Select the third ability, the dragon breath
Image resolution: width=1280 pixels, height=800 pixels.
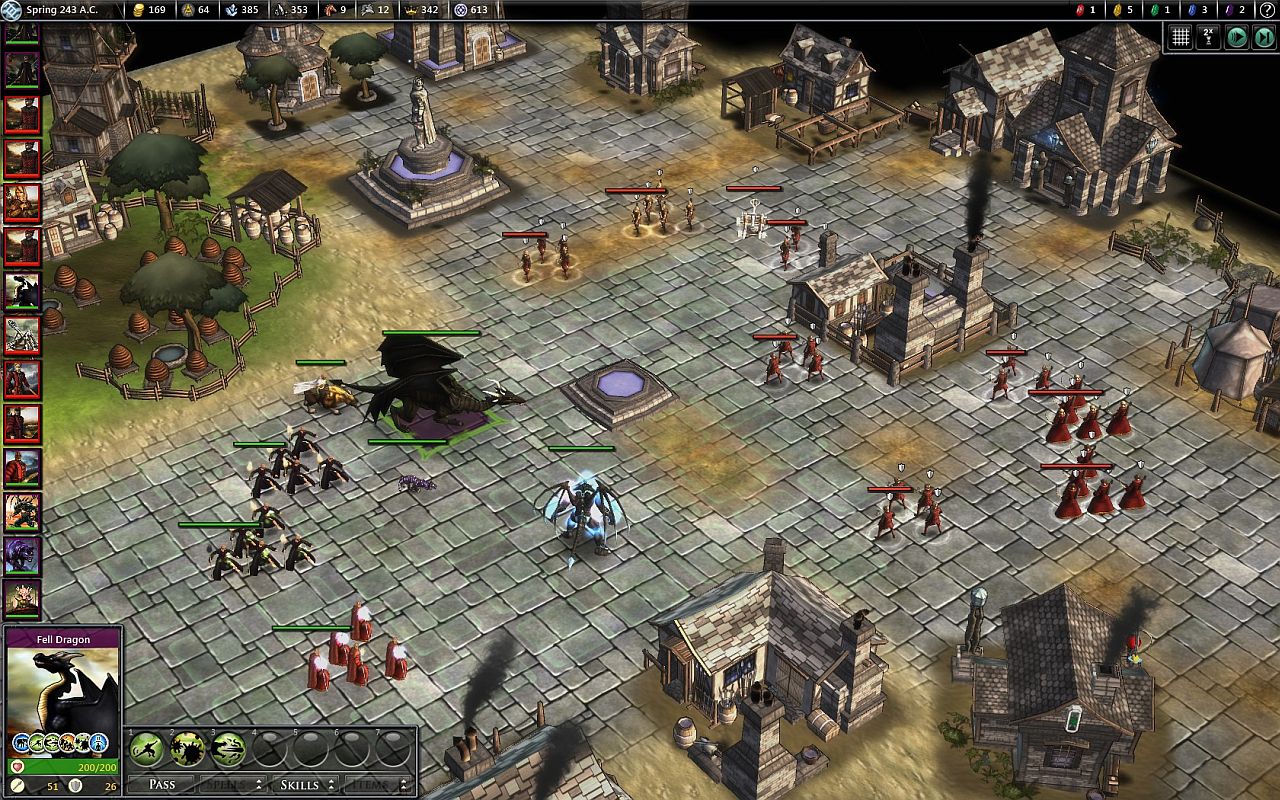[228, 748]
